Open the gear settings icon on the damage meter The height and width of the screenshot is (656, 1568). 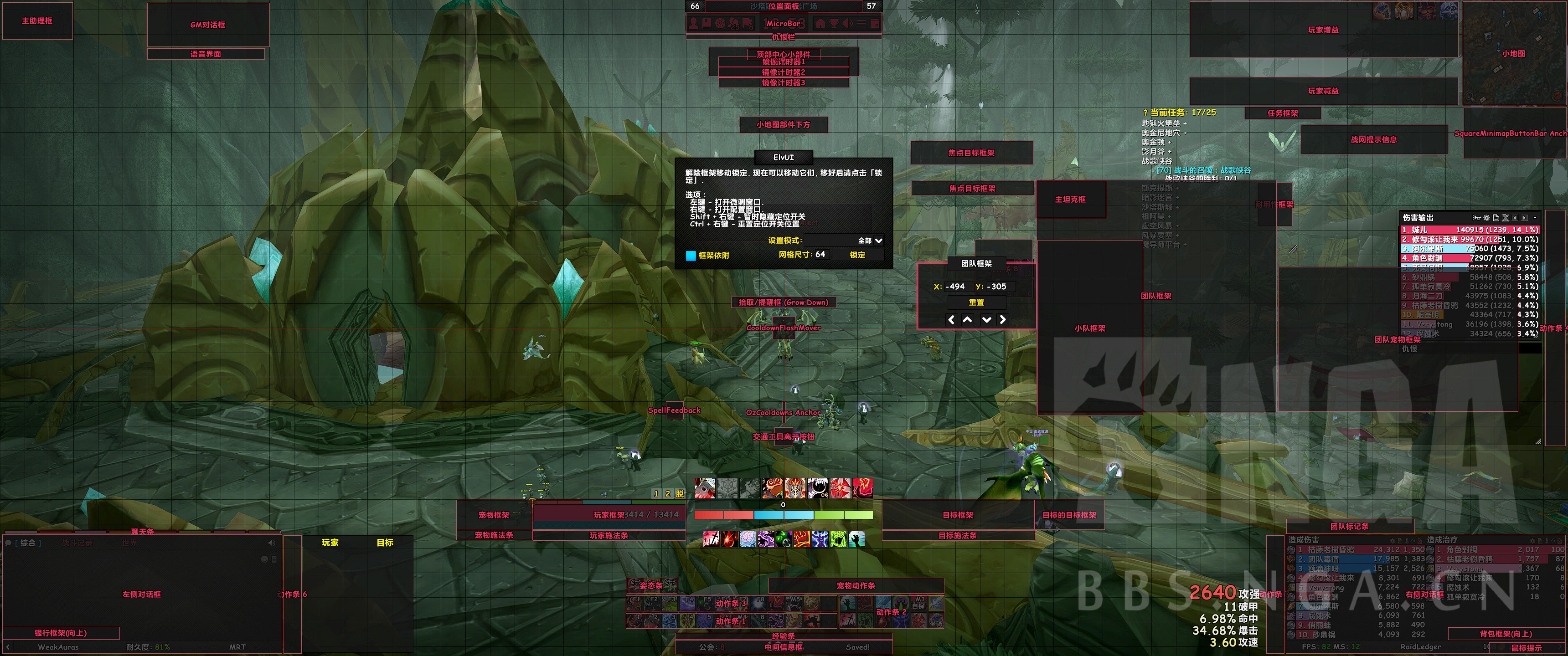pyautogui.click(x=1486, y=218)
